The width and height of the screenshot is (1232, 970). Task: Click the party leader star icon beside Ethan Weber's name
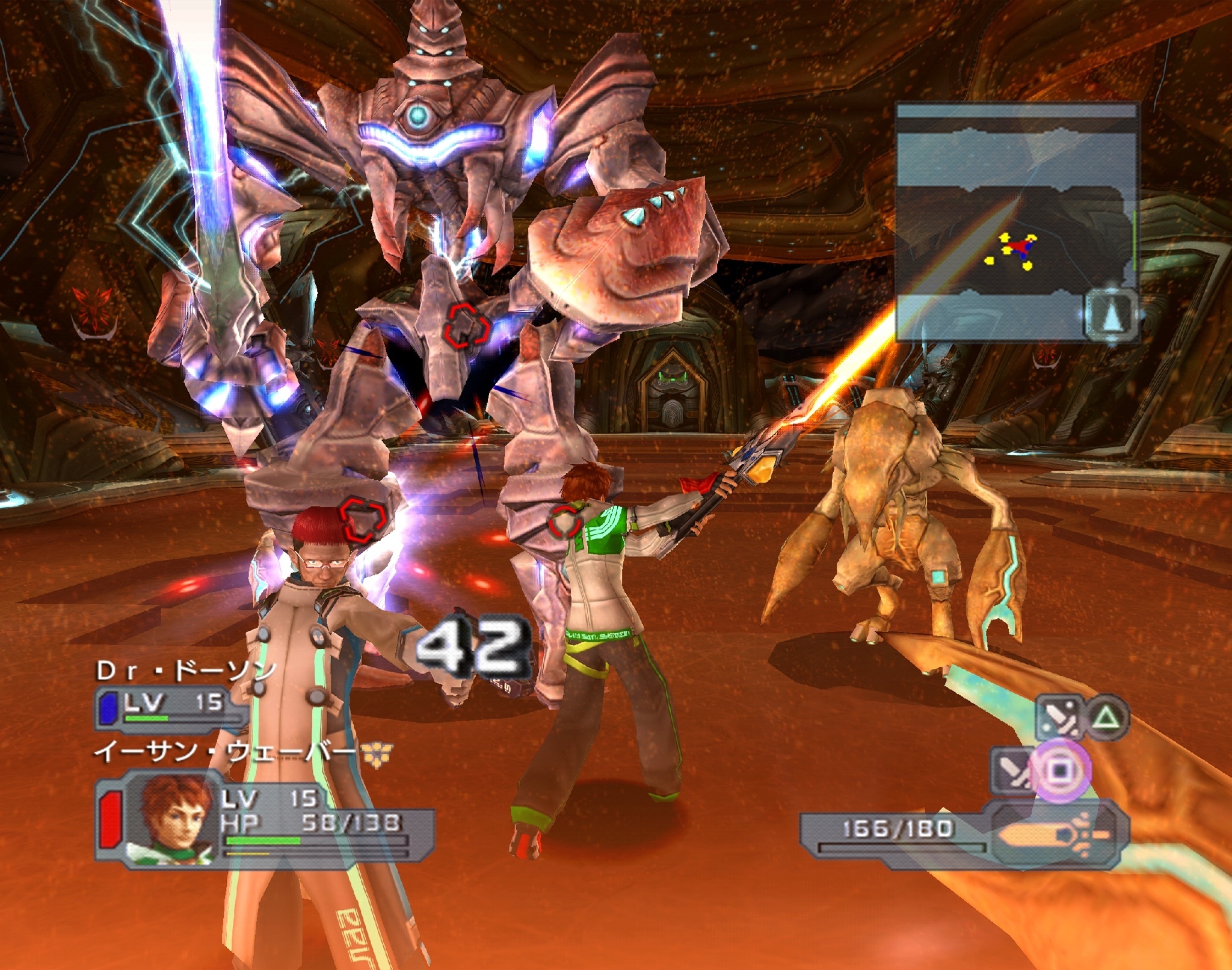coord(378,755)
